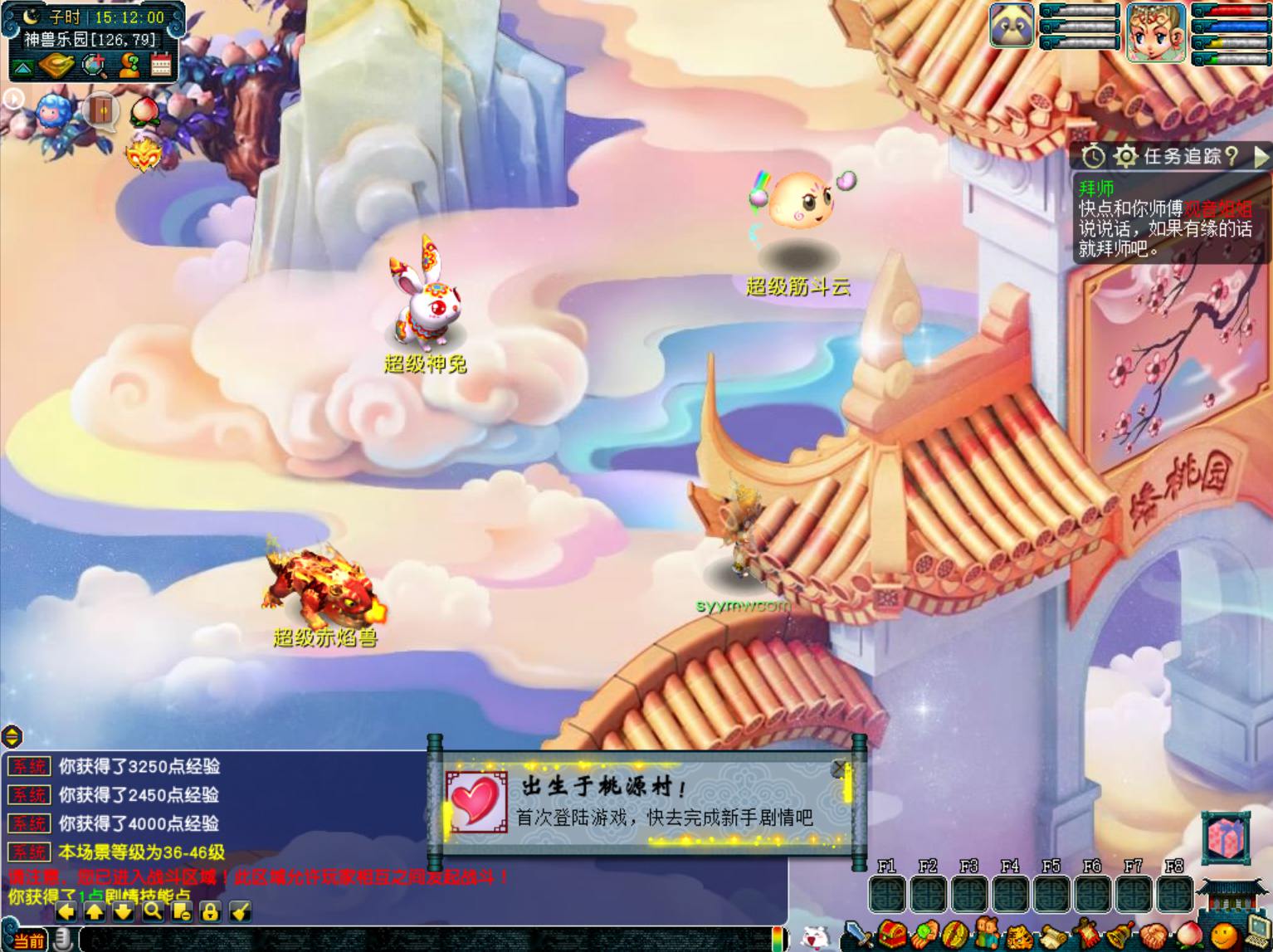This screenshot has width=1273, height=952.
Task: Toggle the chat lock button
Action: (210, 911)
